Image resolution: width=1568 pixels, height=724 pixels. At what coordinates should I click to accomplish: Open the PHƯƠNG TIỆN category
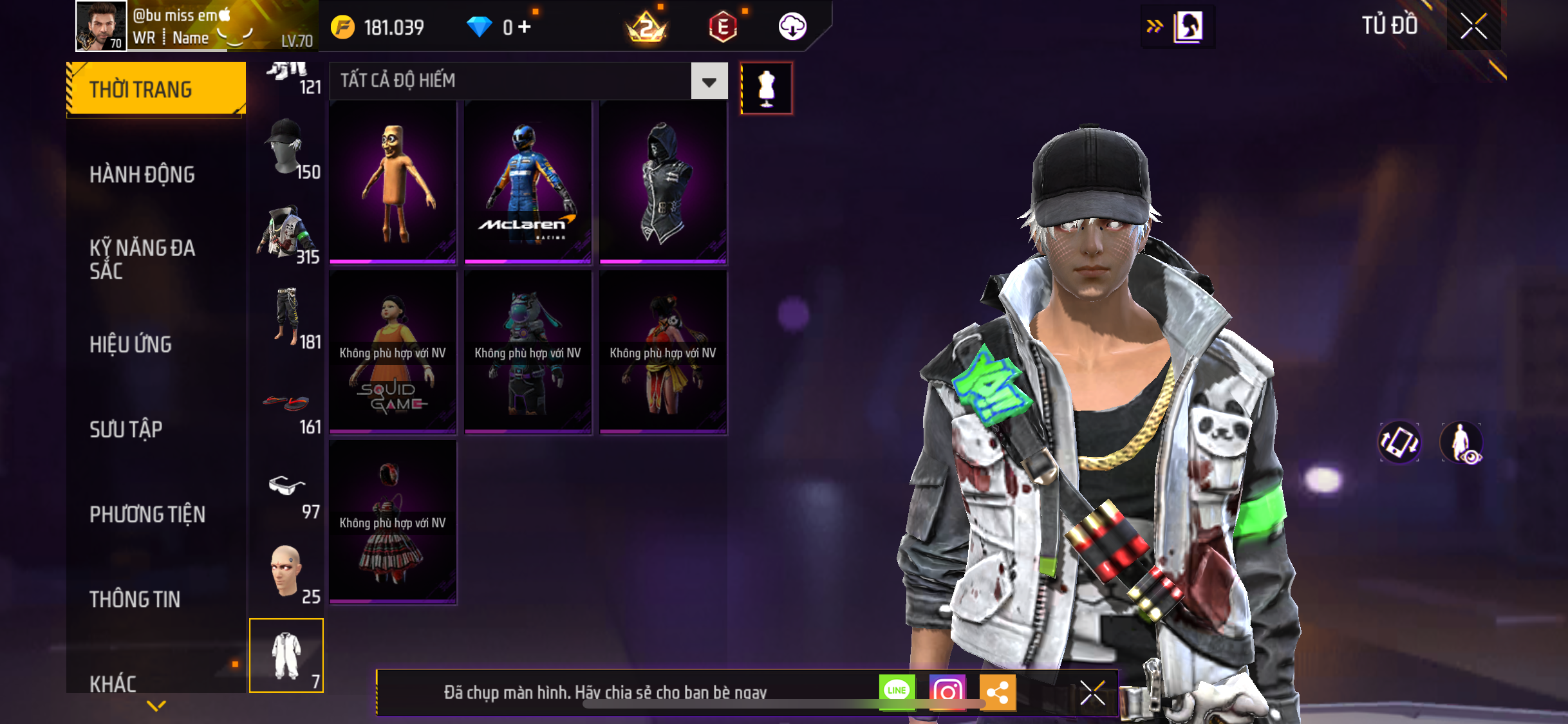pos(147,514)
